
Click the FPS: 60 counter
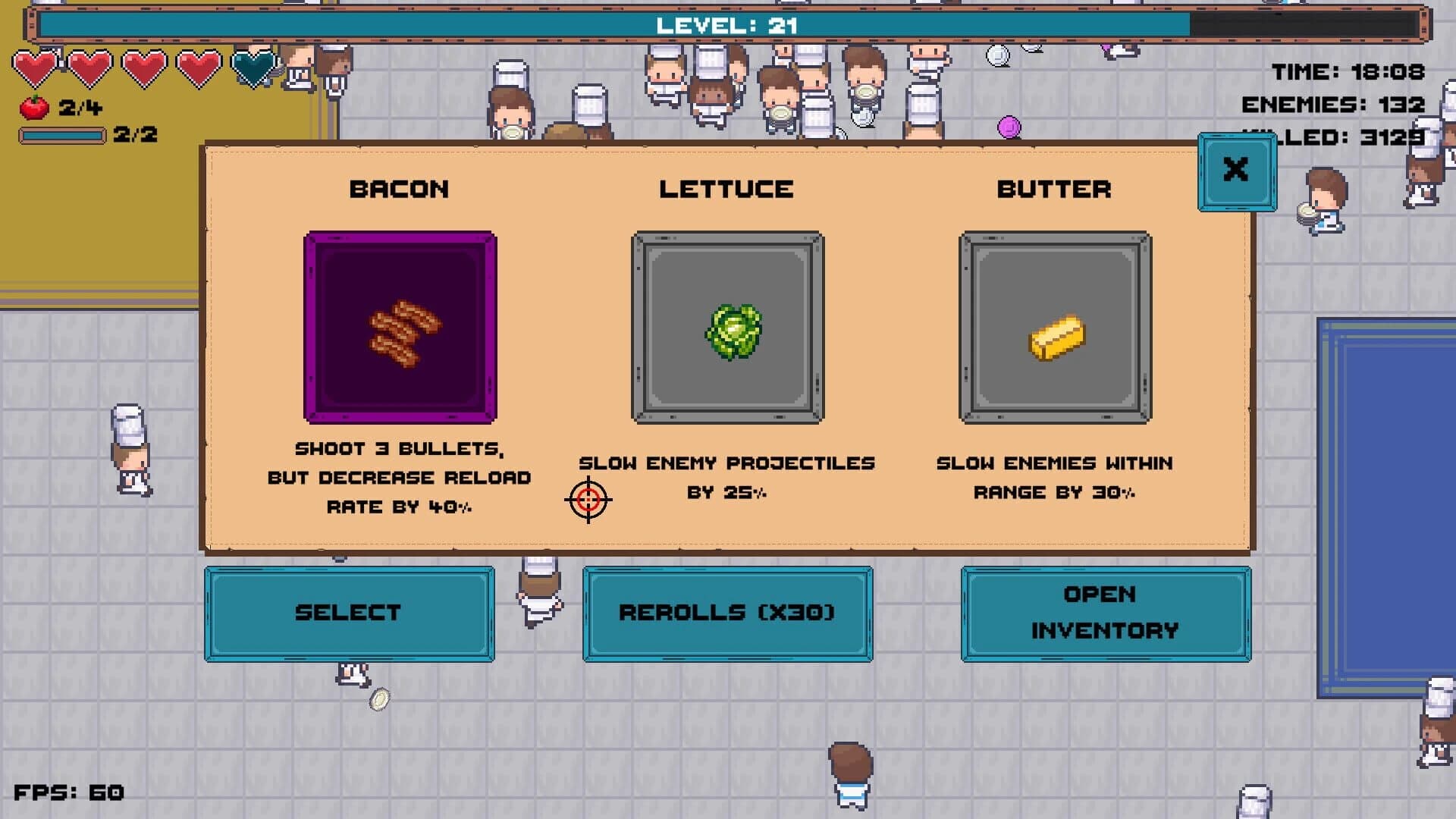click(x=68, y=793)
